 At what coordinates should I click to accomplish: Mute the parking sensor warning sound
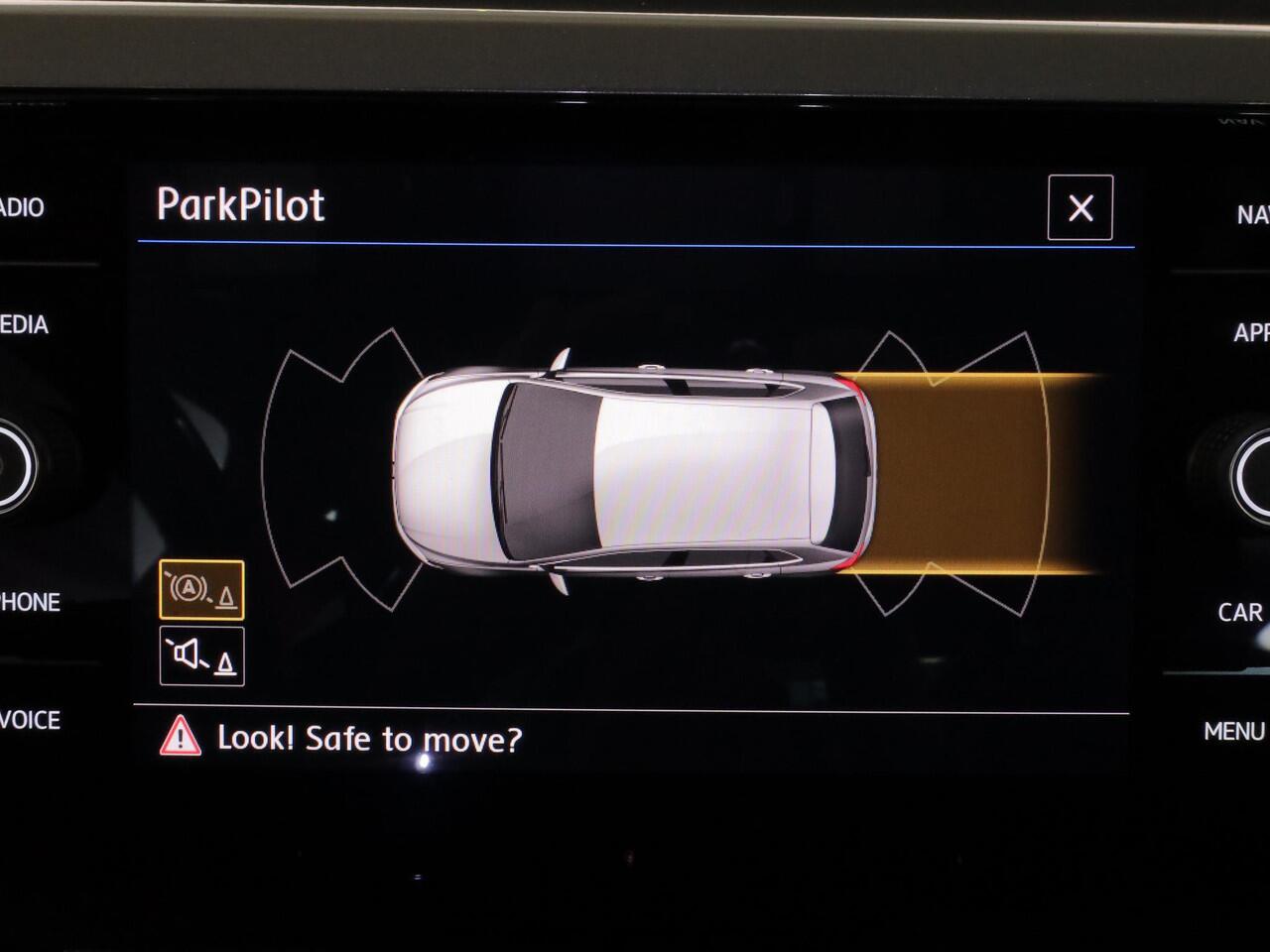pos(201,655)
